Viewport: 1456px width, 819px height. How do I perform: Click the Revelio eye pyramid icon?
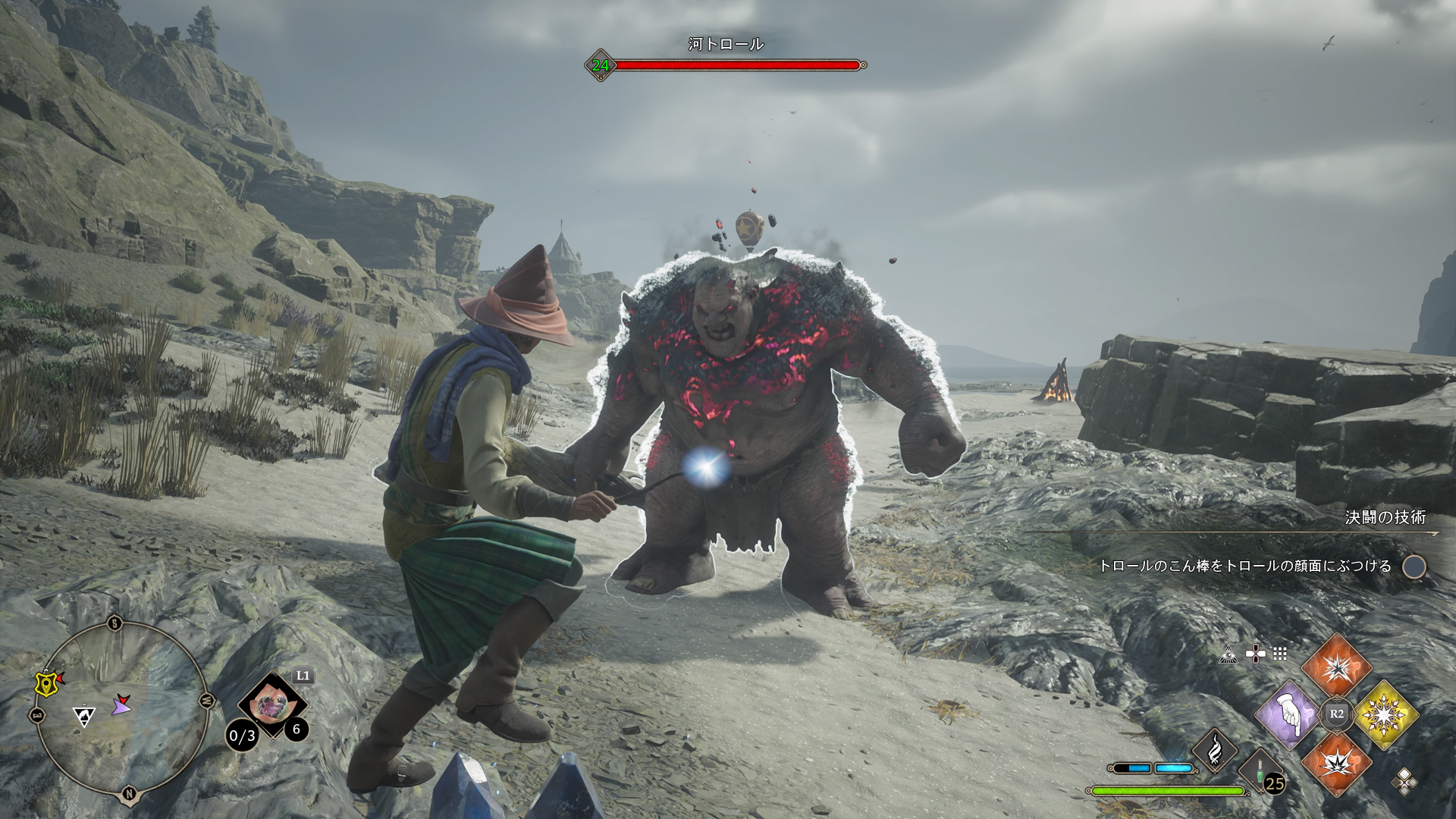pyautogui.click(x=1228, y=654)
